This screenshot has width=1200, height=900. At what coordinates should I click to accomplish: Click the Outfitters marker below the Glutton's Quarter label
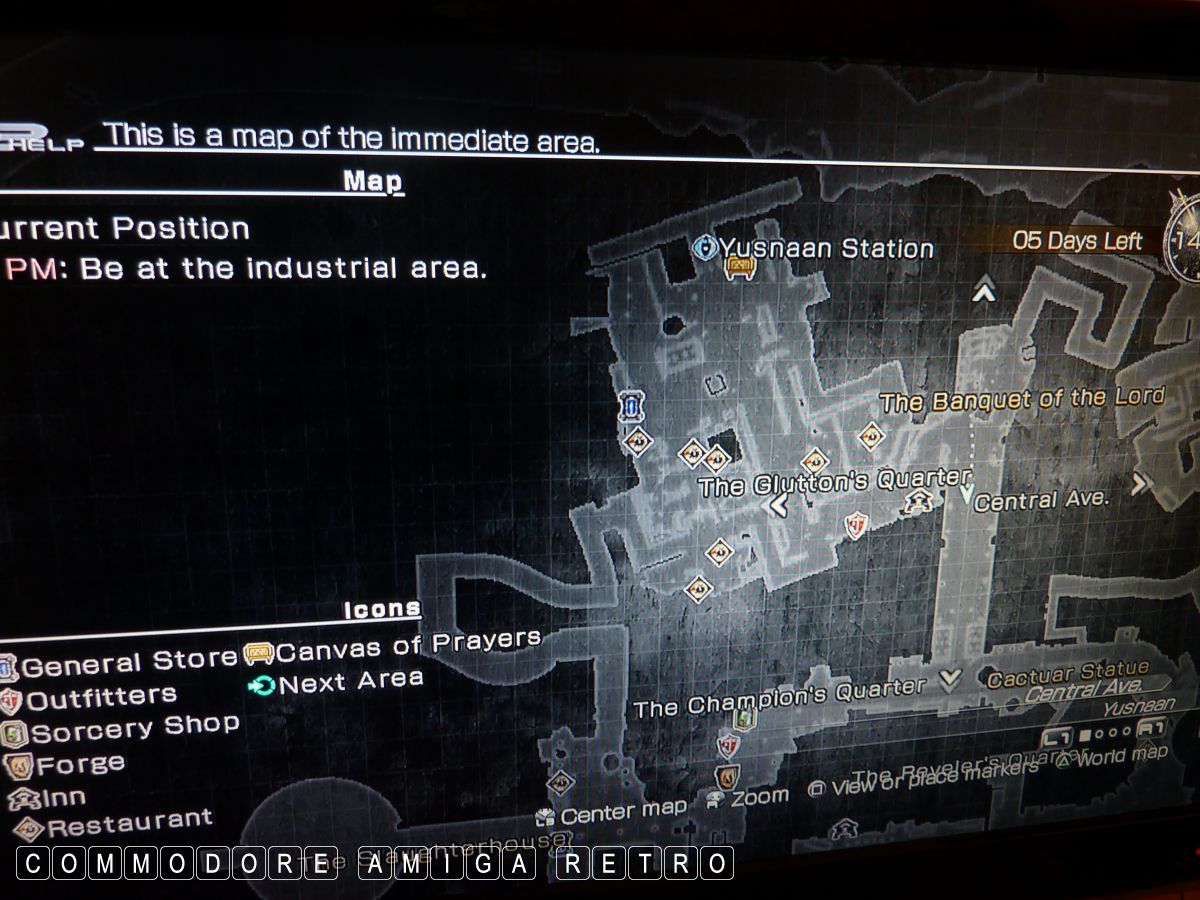(855, 523)
